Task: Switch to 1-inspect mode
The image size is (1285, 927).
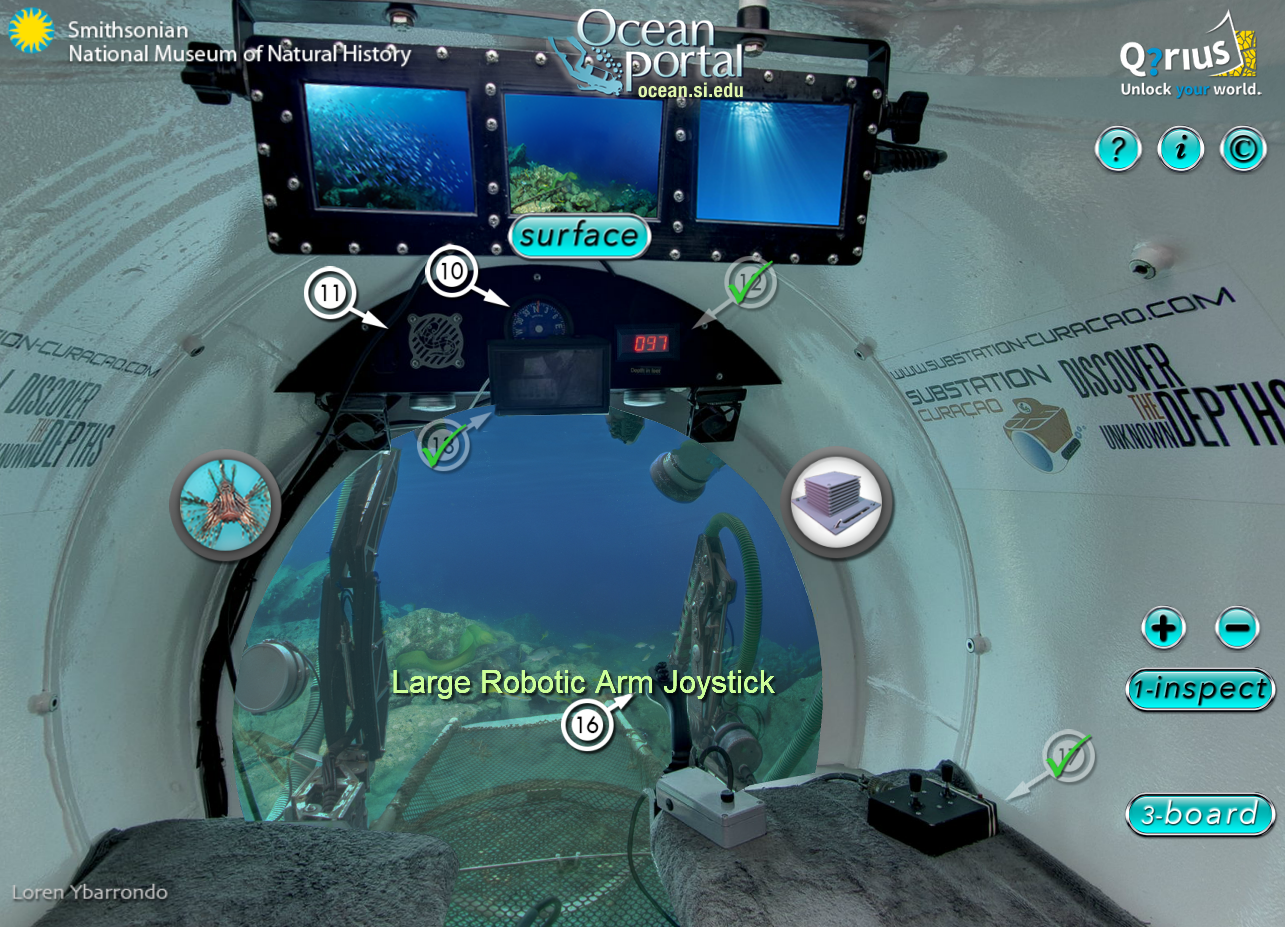Action: (1200, 689)
